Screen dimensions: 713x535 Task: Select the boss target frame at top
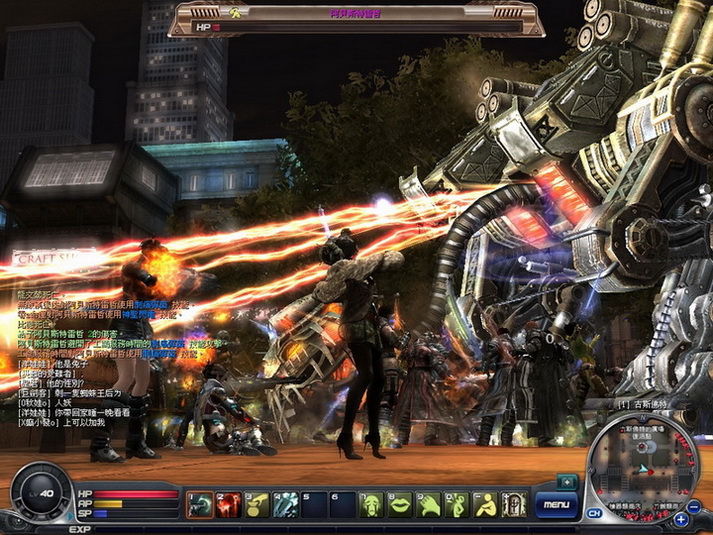pos(356,19)
